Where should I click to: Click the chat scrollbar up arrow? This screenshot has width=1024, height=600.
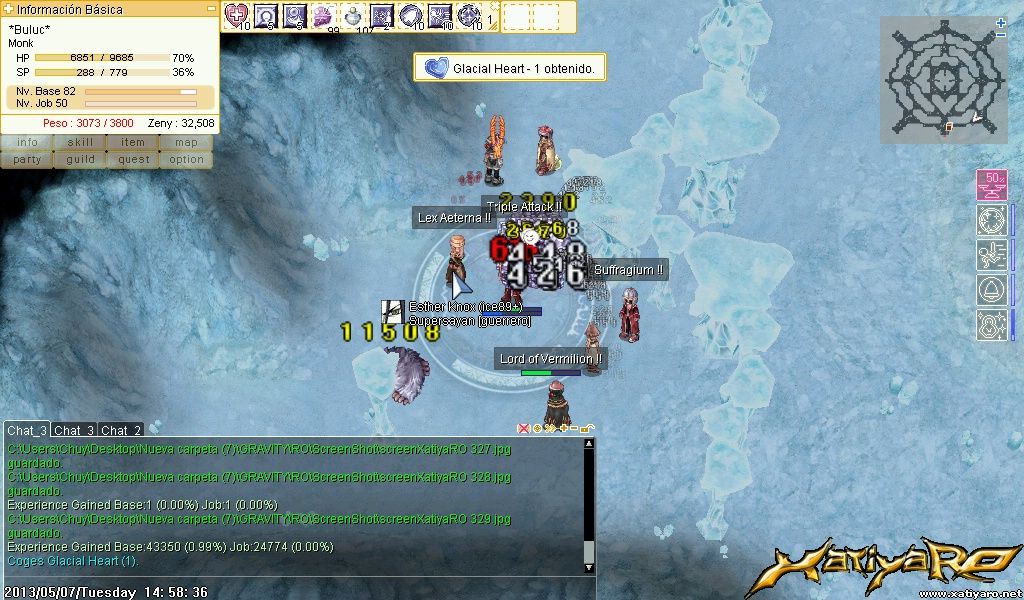coord(589,444)
